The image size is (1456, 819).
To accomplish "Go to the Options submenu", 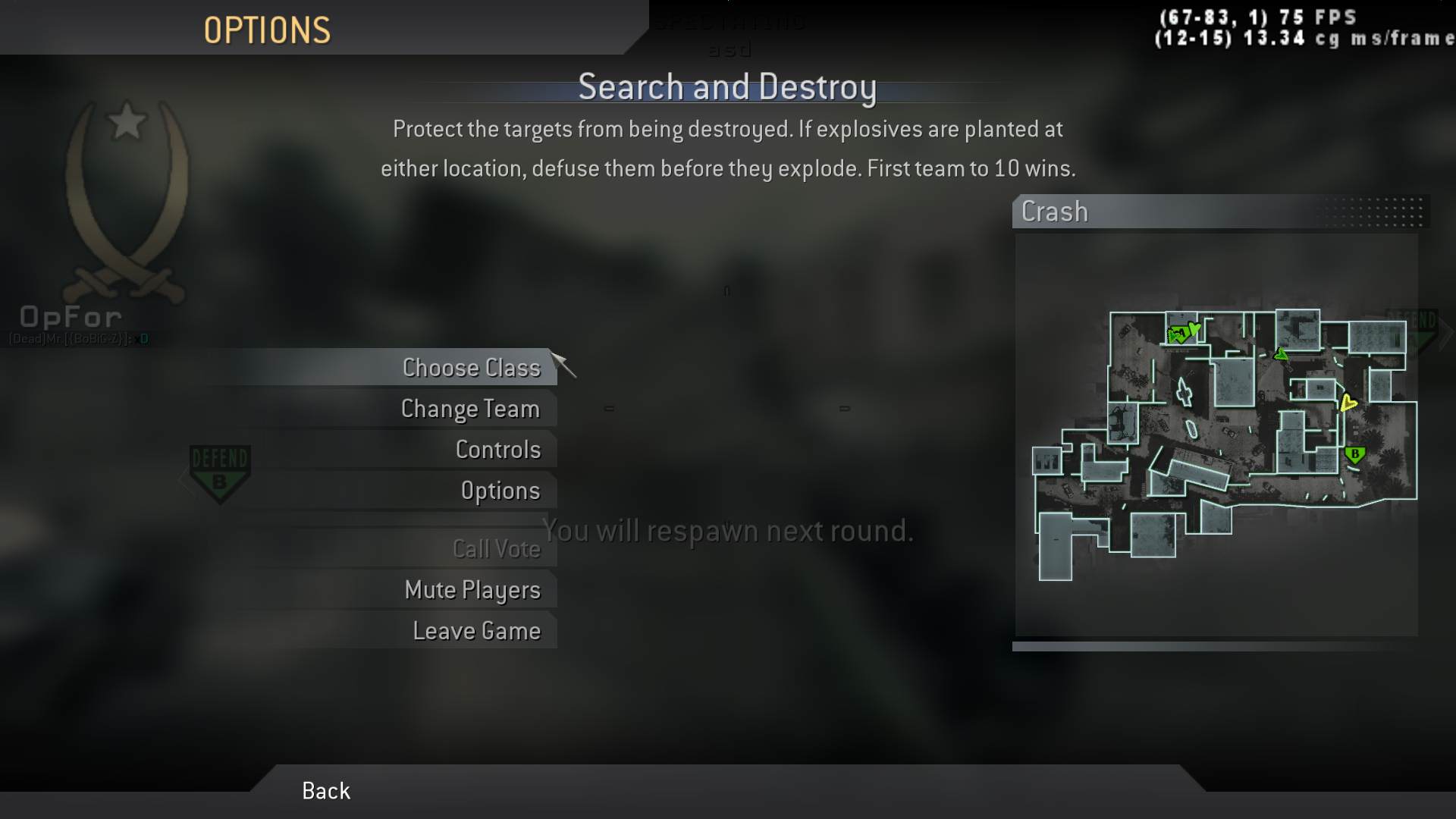I will click(500, 491).
